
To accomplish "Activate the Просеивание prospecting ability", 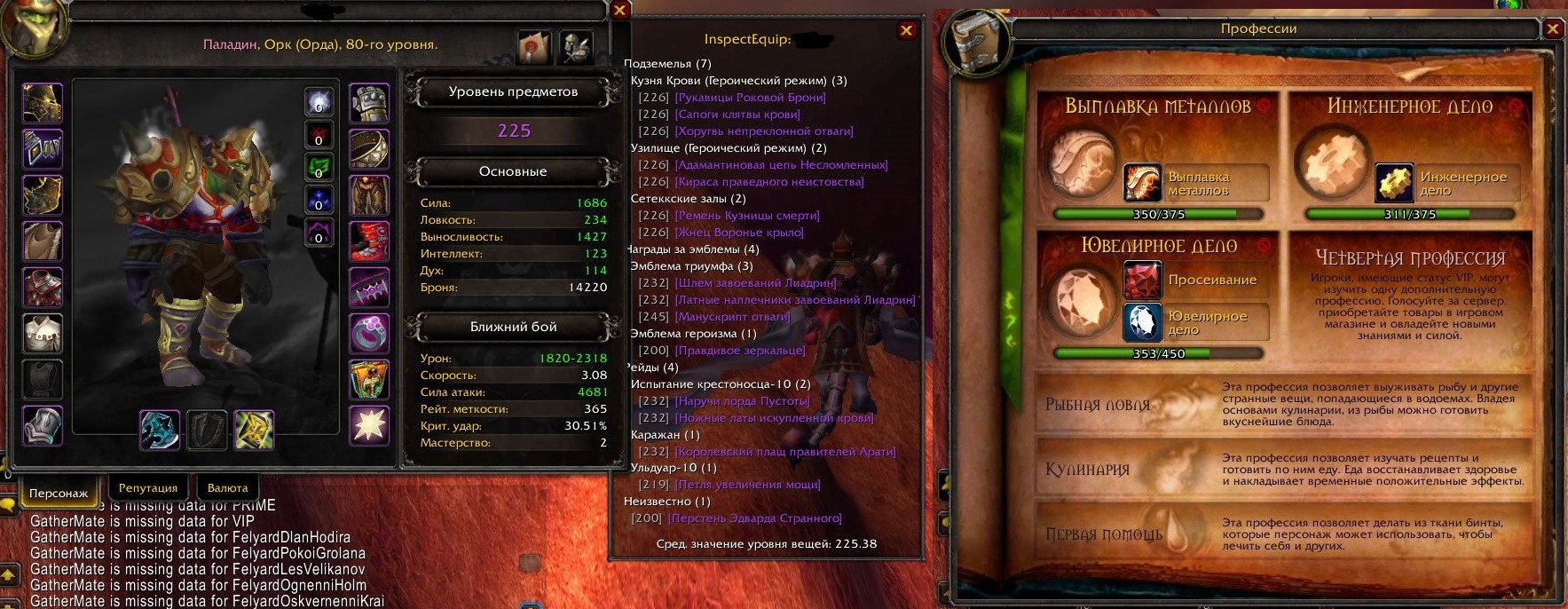I will pyautogui.click(x=1143, y=281).
